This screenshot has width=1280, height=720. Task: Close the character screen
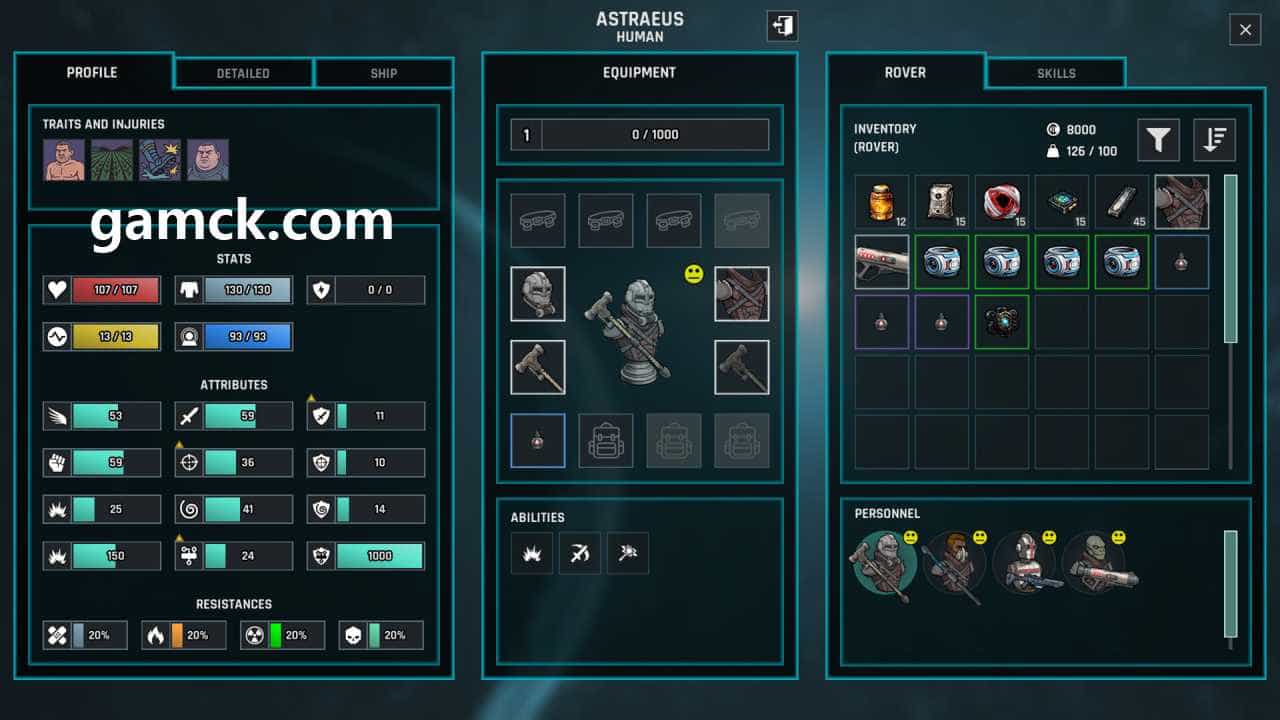click(1245, 30)
